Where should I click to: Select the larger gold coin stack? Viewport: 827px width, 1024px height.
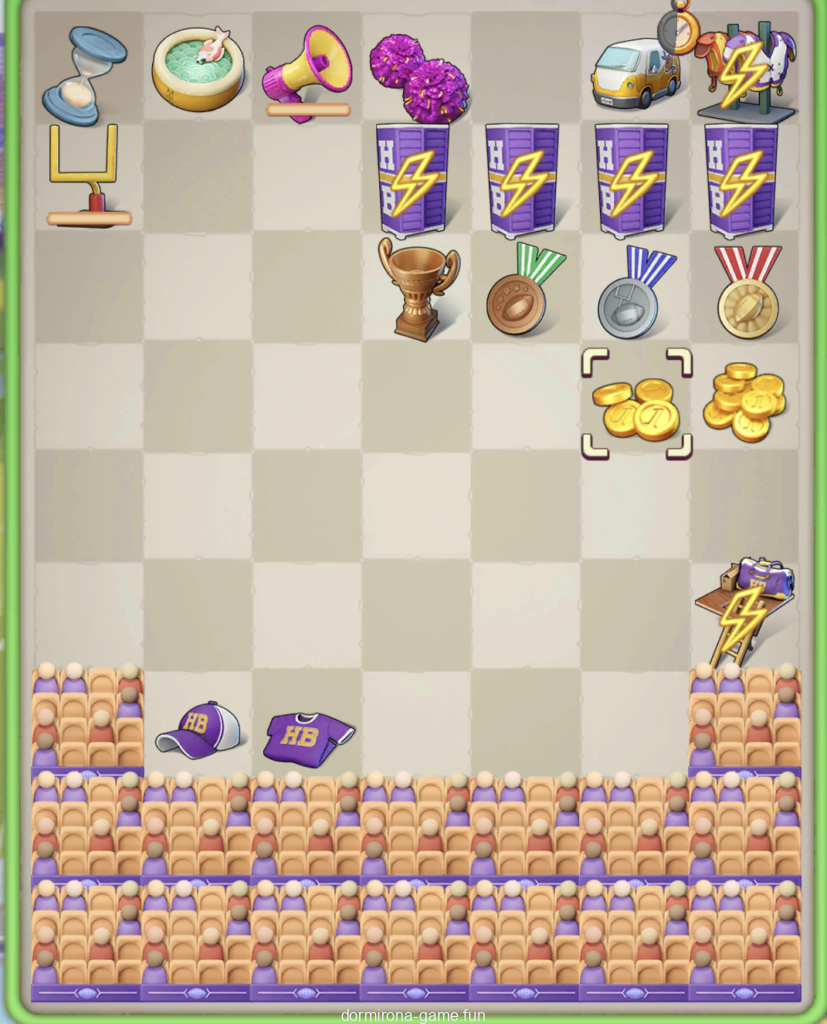point(746,402)
